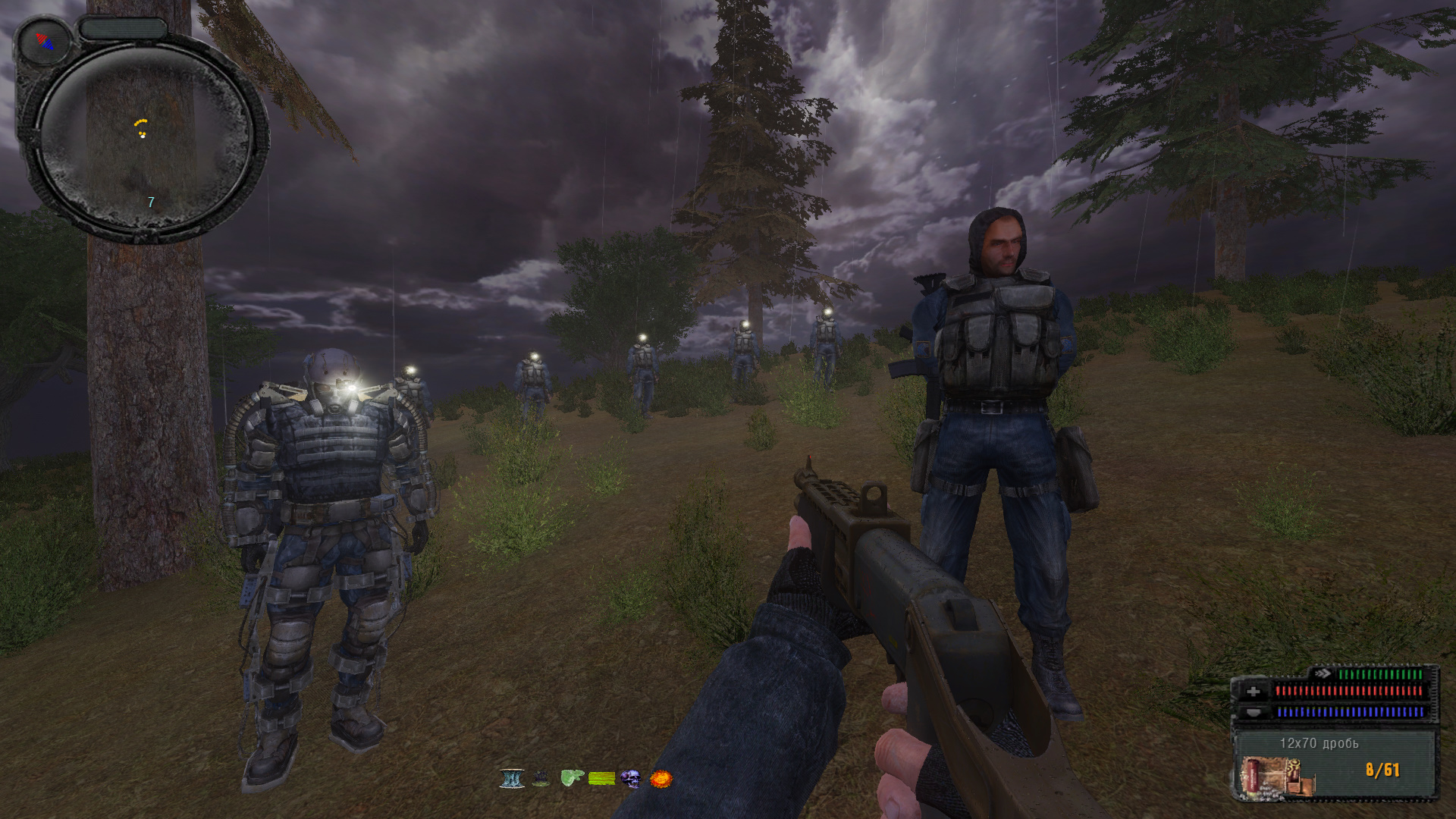Choose the pale green blob artifact icon
This screenshot has height=819, width=1456.
[571, 778]
